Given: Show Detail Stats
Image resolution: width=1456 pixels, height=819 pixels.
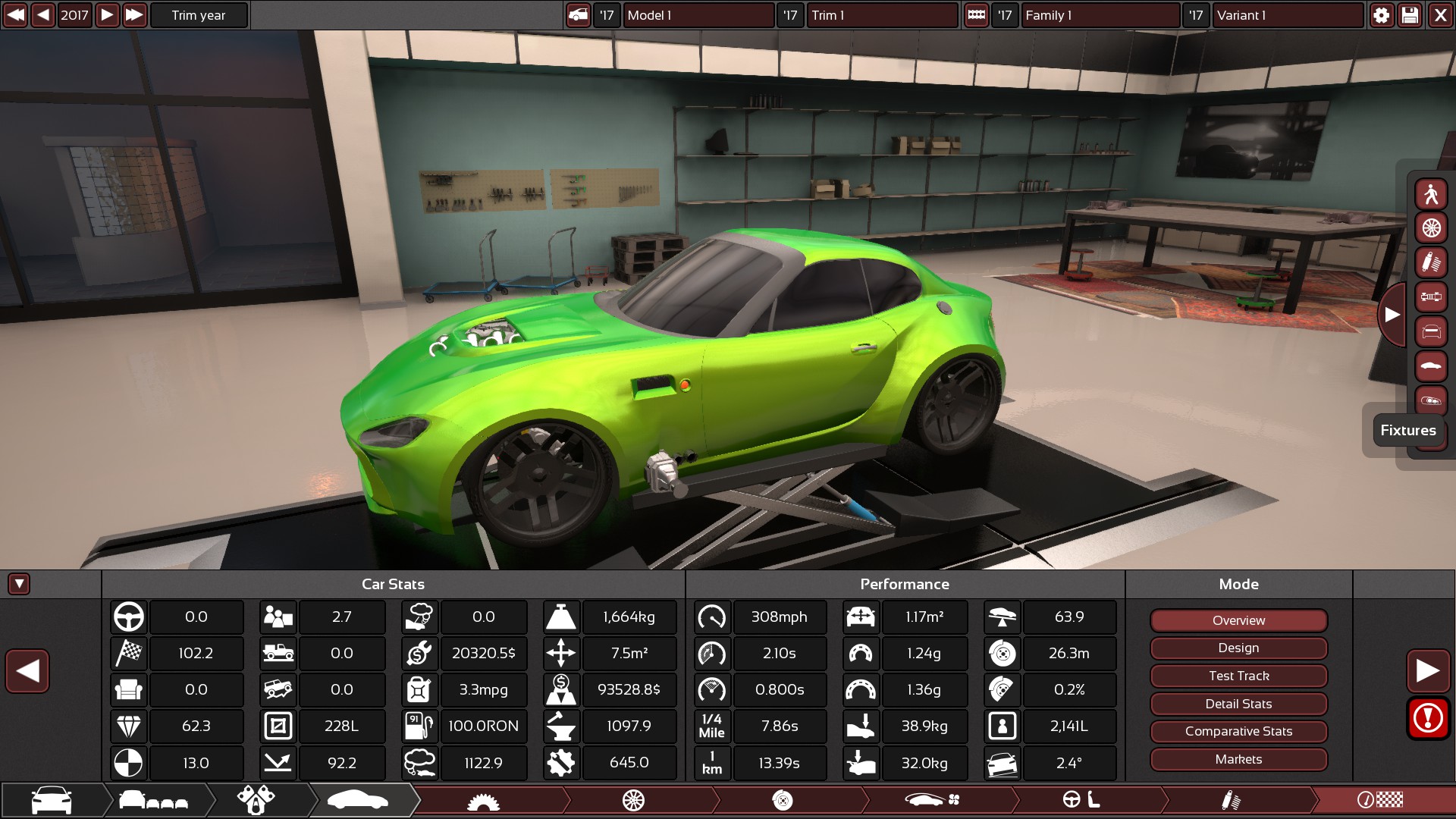Looking at the screenshot, I should coord(1238,704).
